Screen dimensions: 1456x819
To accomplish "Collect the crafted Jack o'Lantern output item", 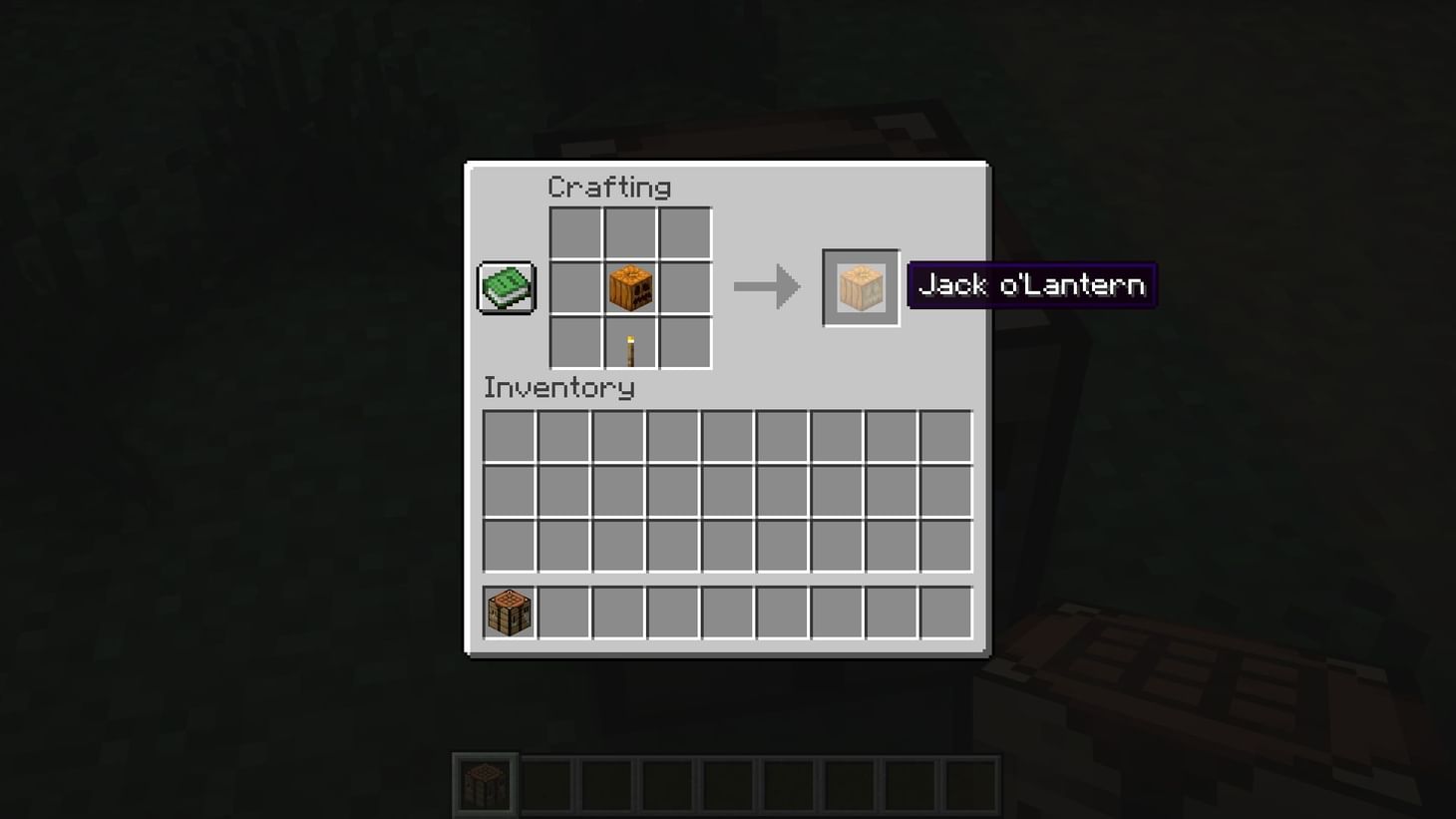I will 860,288.
